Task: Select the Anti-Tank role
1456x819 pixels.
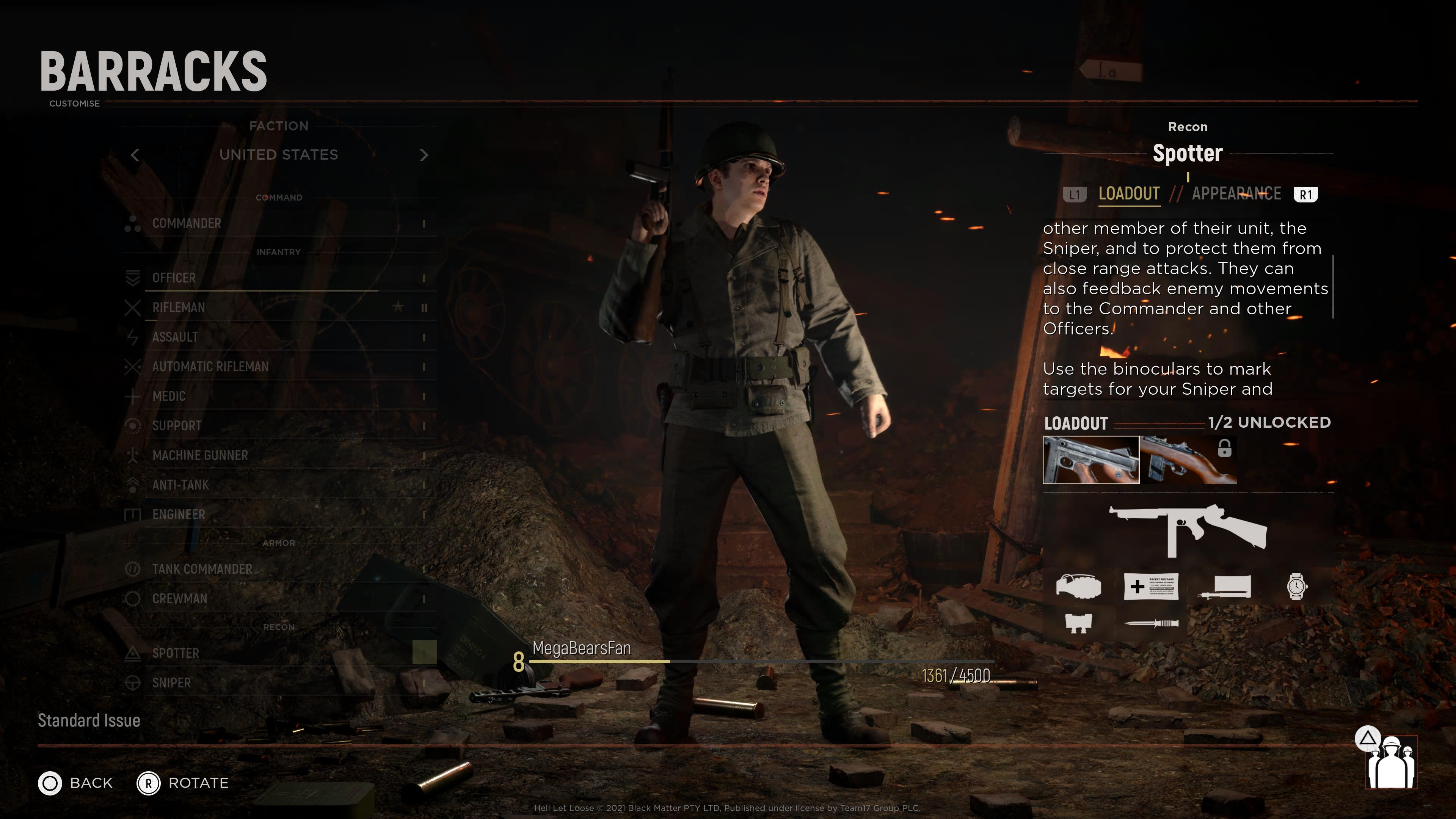Action: point(180,485)
